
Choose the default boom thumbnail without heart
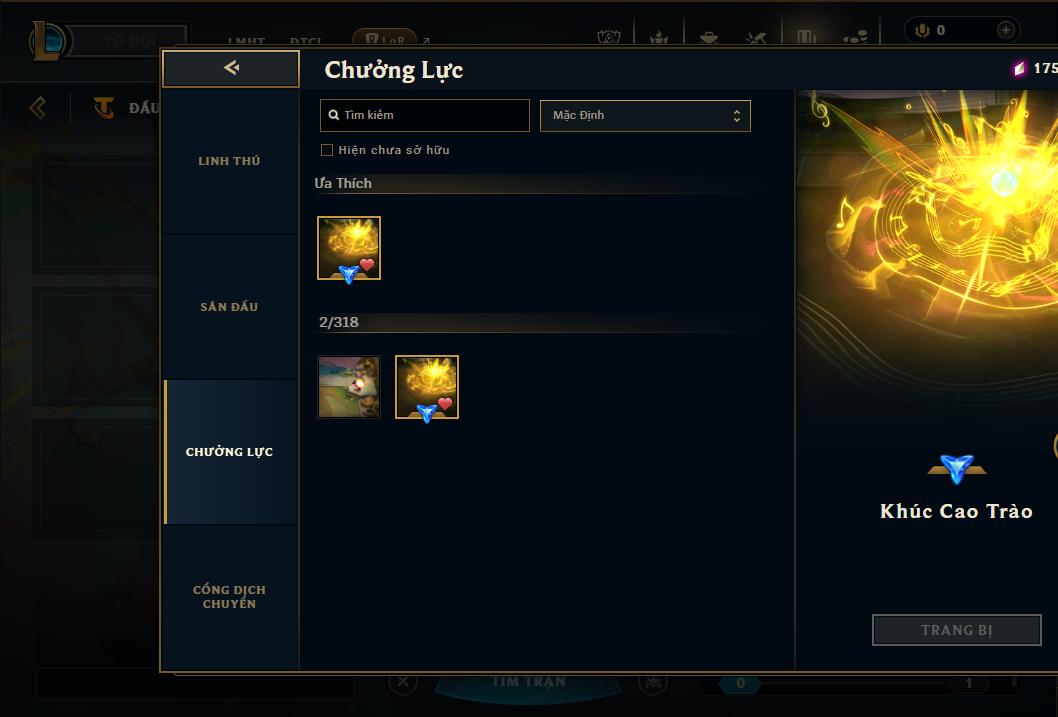click(349, 387)
